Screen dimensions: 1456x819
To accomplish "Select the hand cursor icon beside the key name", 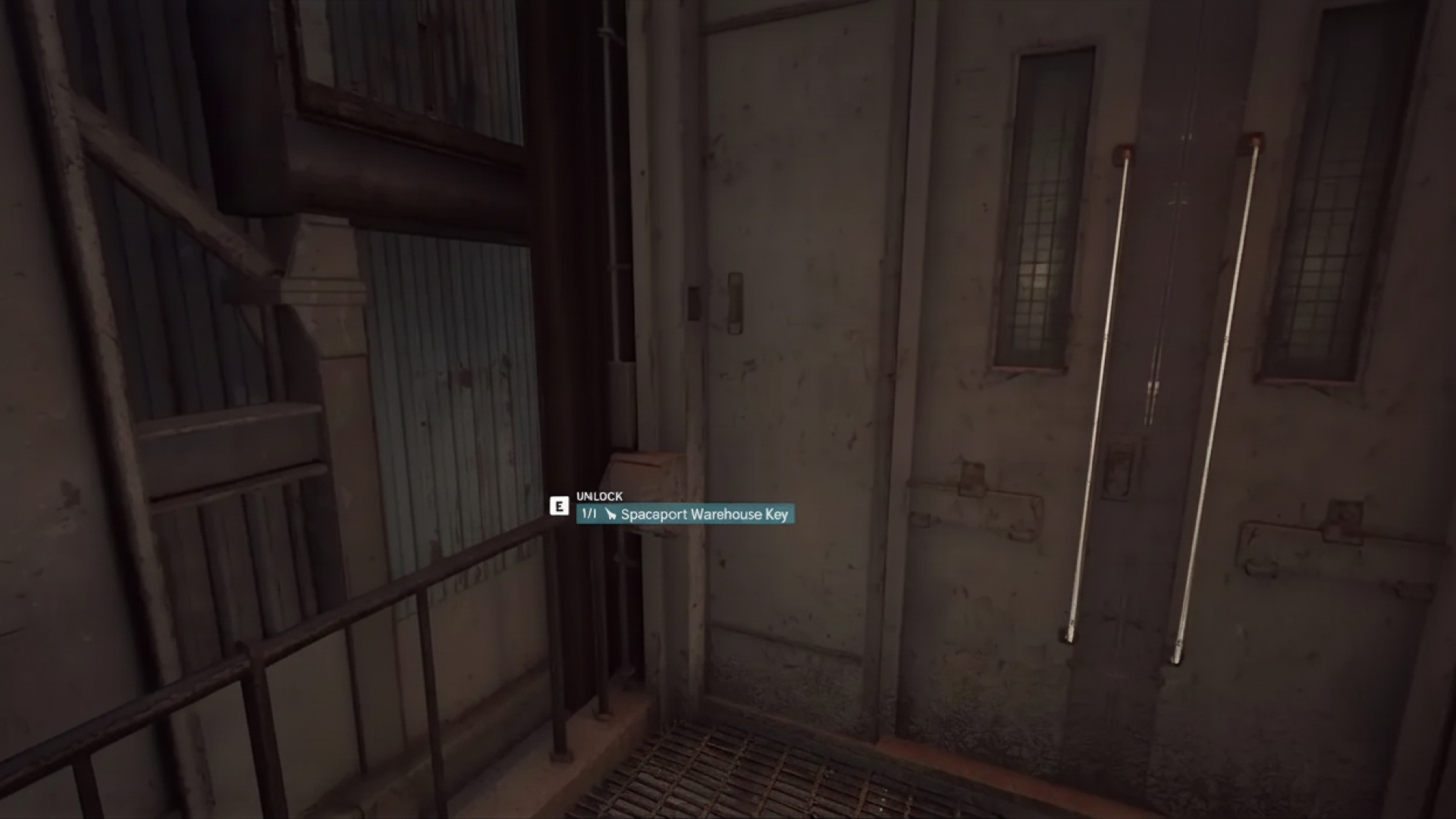I will point(611,514).
